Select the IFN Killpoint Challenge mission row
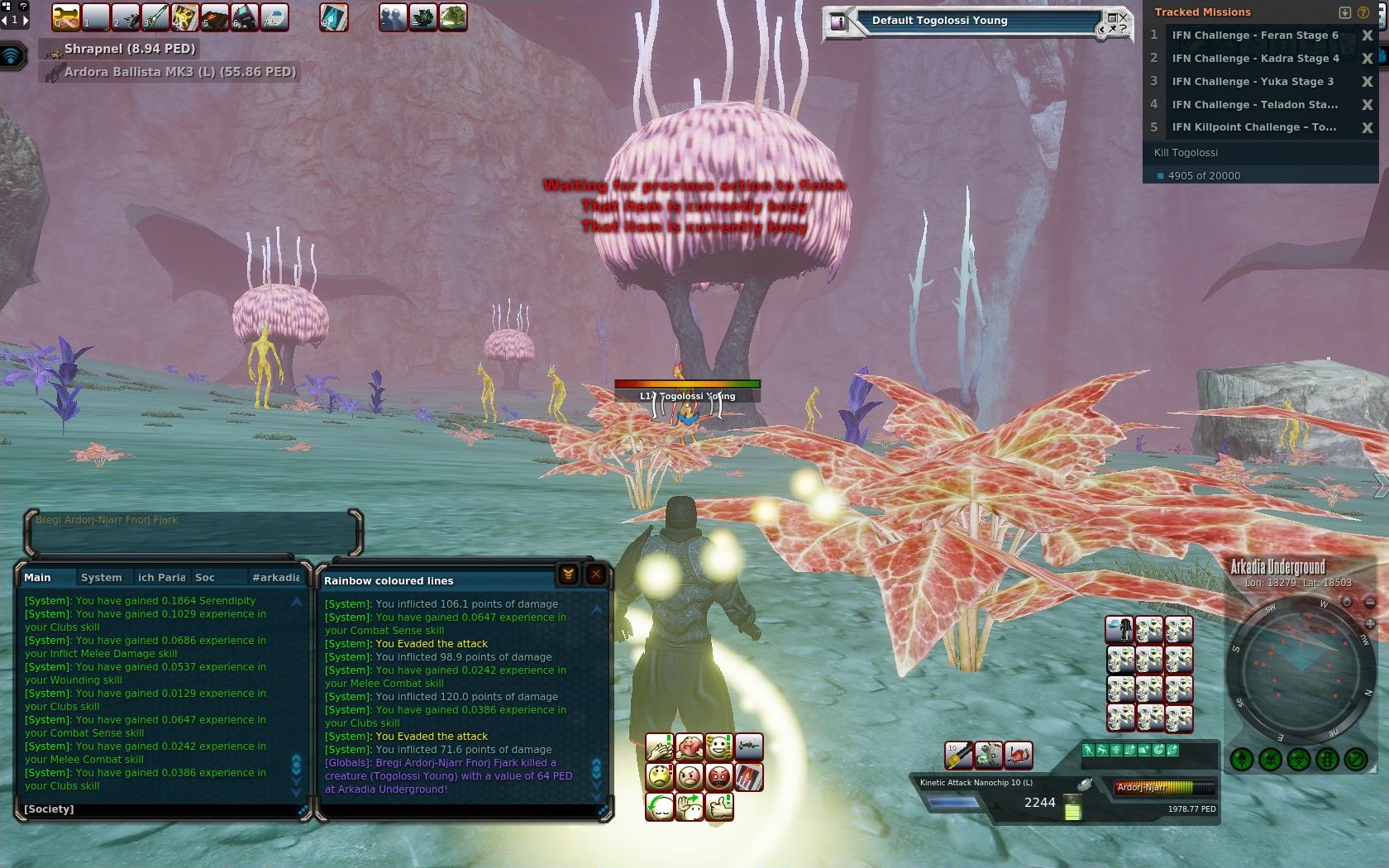The image size is (1389, 868). point(1253,127)
